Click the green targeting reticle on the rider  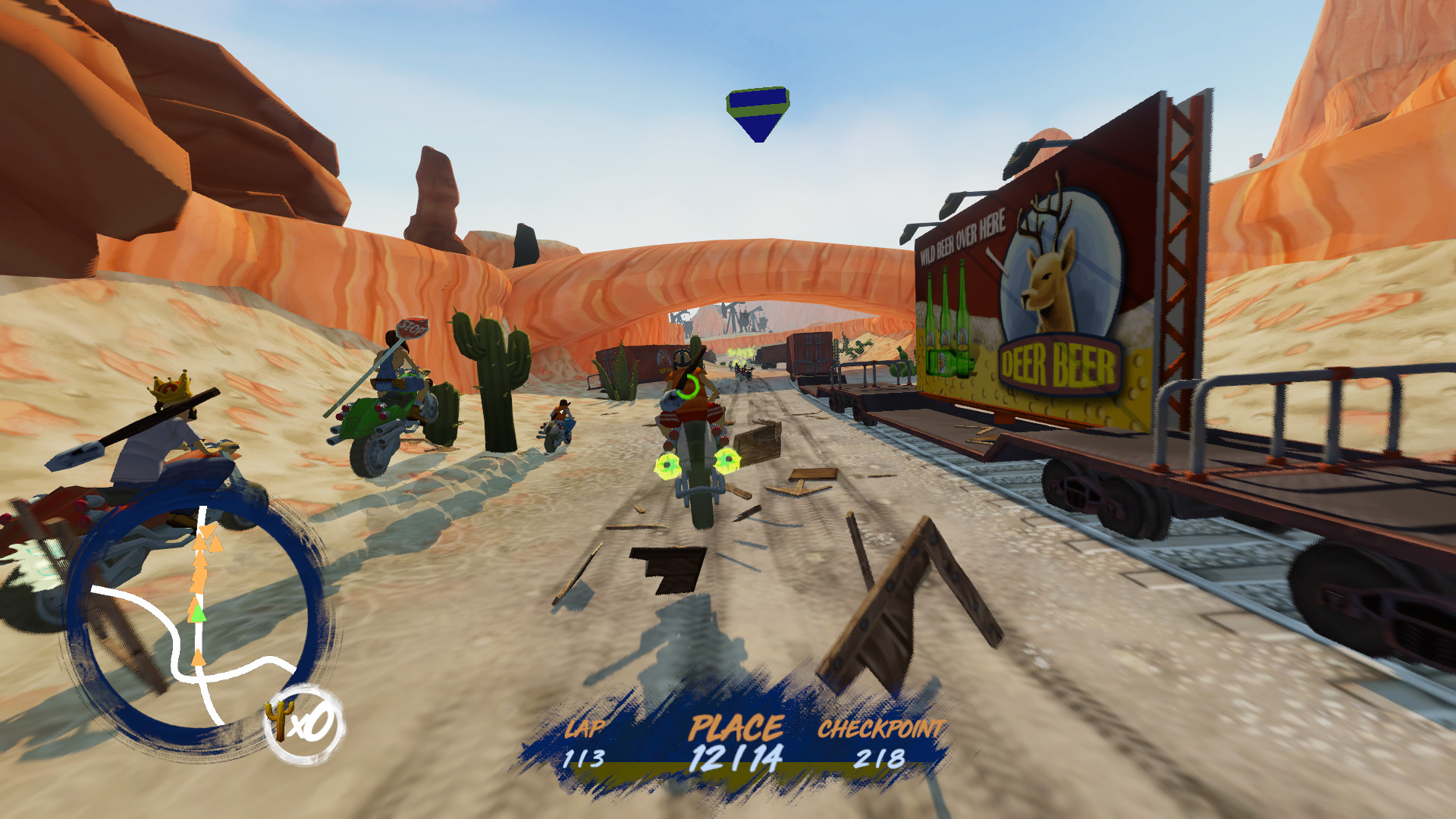coord(687,388)
